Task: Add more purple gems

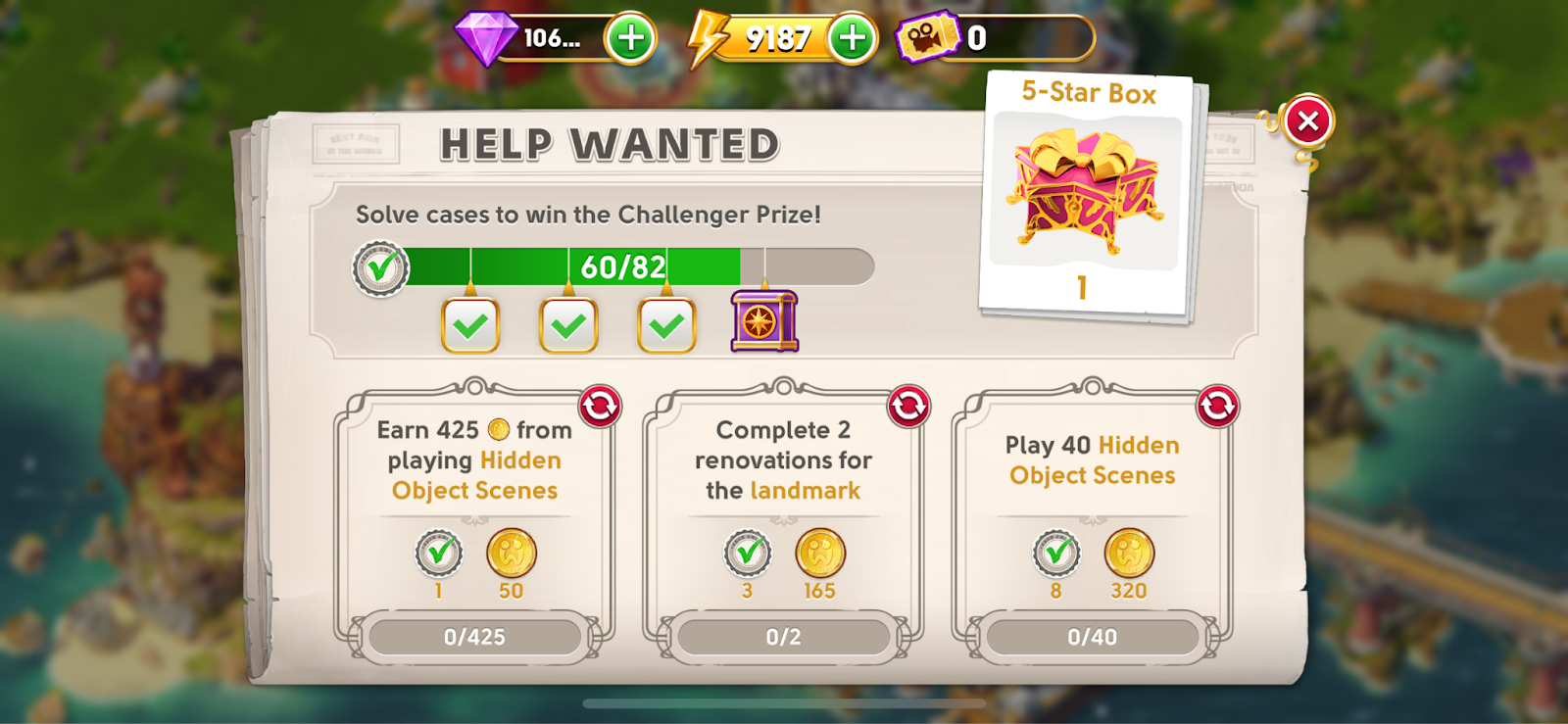Action: tap(630, 39)
